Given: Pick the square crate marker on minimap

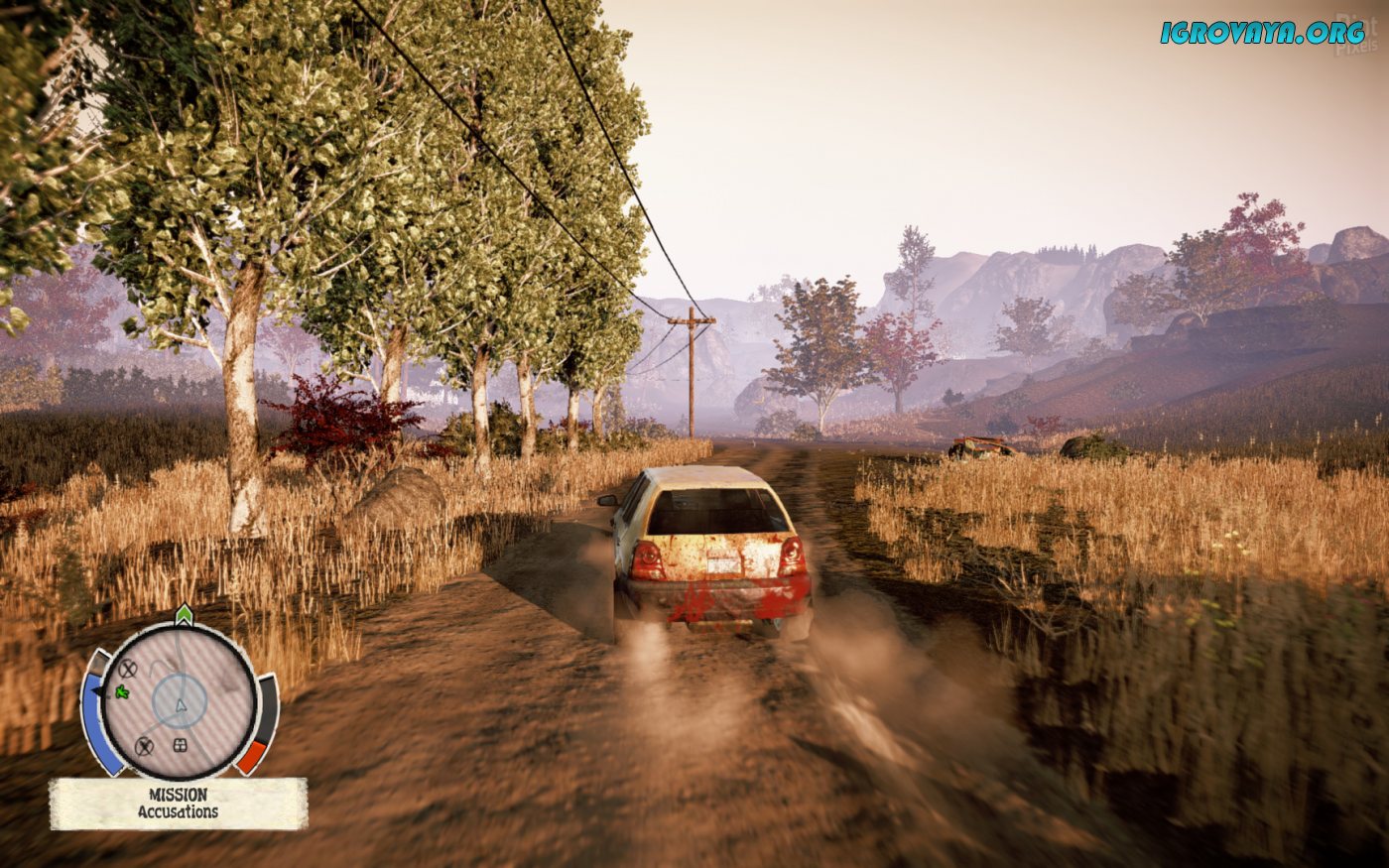Looking at the screenshot, I should pos(181,745).
